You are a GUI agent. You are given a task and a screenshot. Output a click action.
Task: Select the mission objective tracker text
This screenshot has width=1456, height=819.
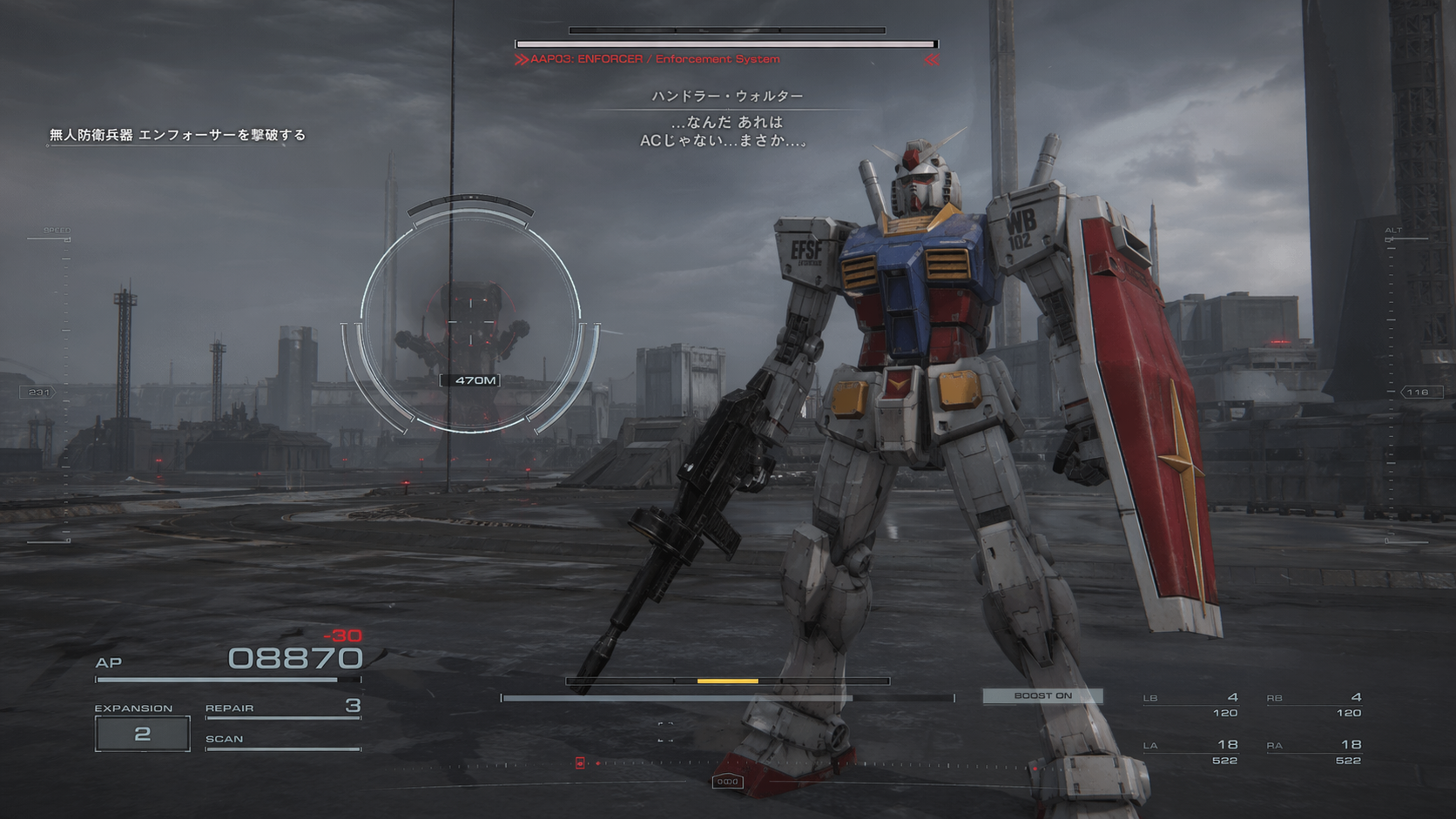click(x=178, y=135)
